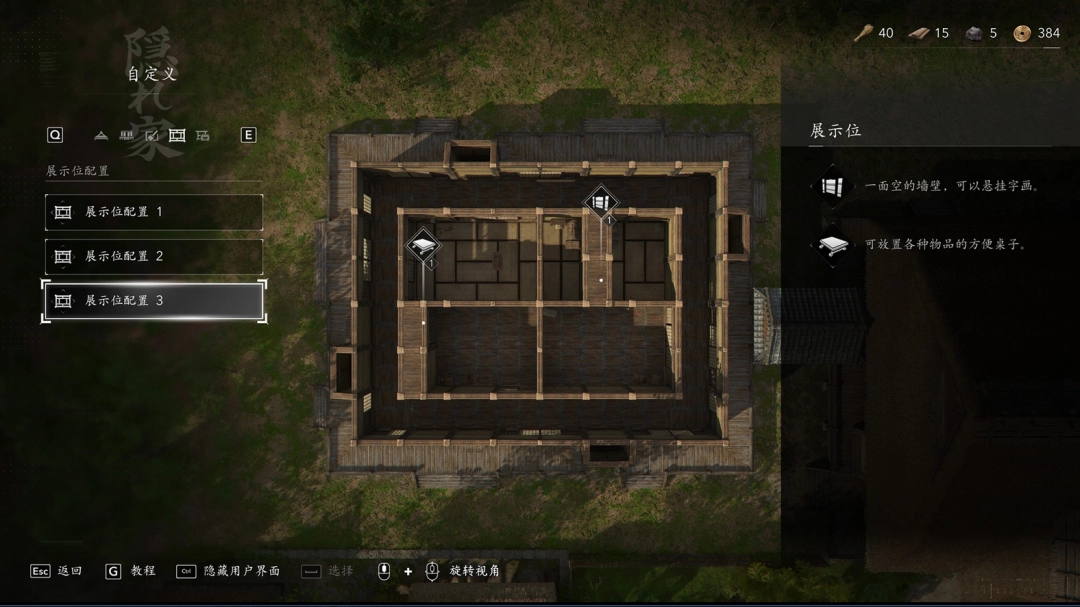This screenshot has width=1080, height=607.
Task: Select 展示位配置 1 layout
Action: 154,212
